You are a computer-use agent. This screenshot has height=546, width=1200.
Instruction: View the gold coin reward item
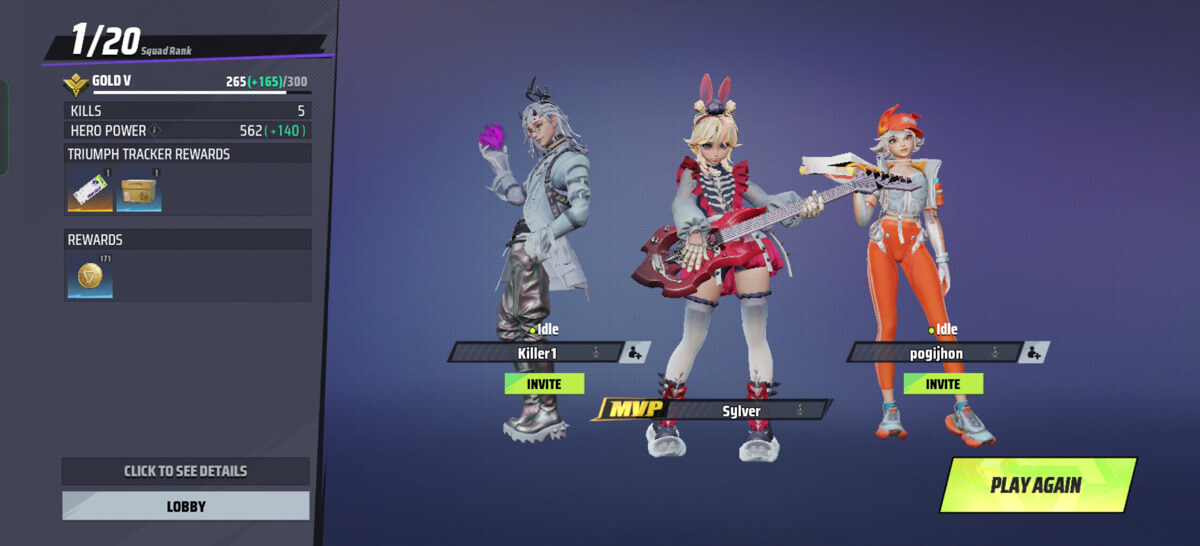90,276
